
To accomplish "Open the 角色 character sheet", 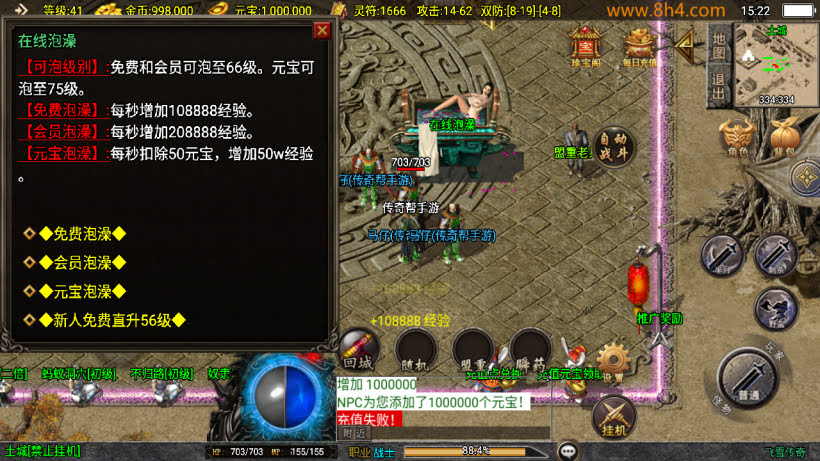I will click(737, 139).
